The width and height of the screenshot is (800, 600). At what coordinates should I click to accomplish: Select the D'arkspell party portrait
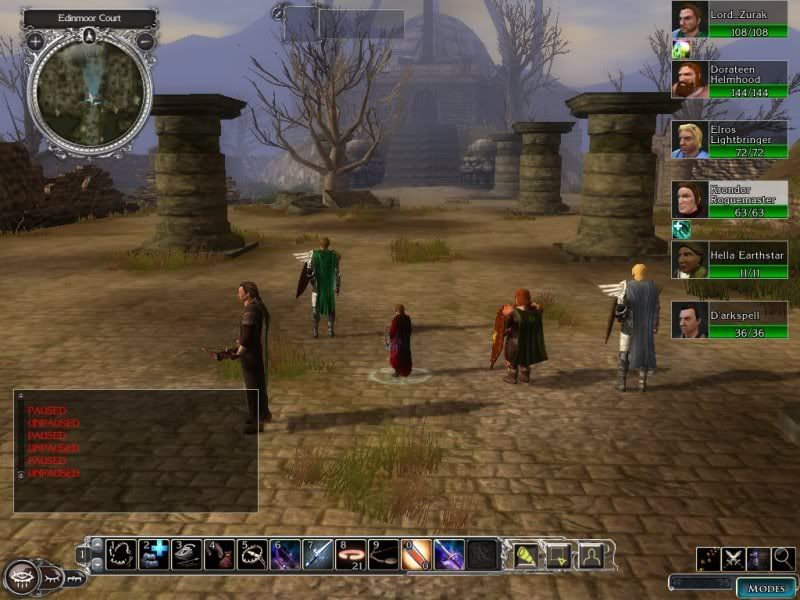689,320
